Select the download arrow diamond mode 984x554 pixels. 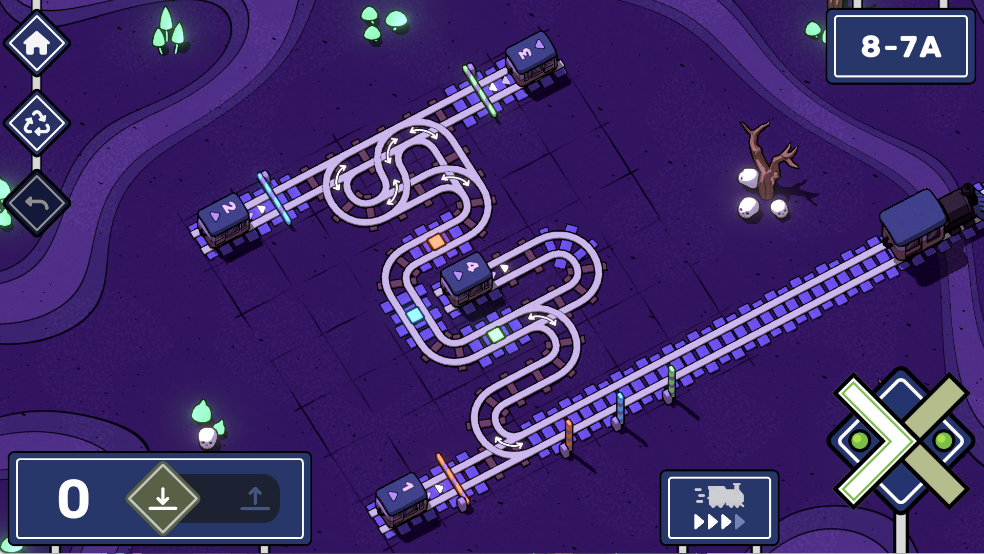162,498
